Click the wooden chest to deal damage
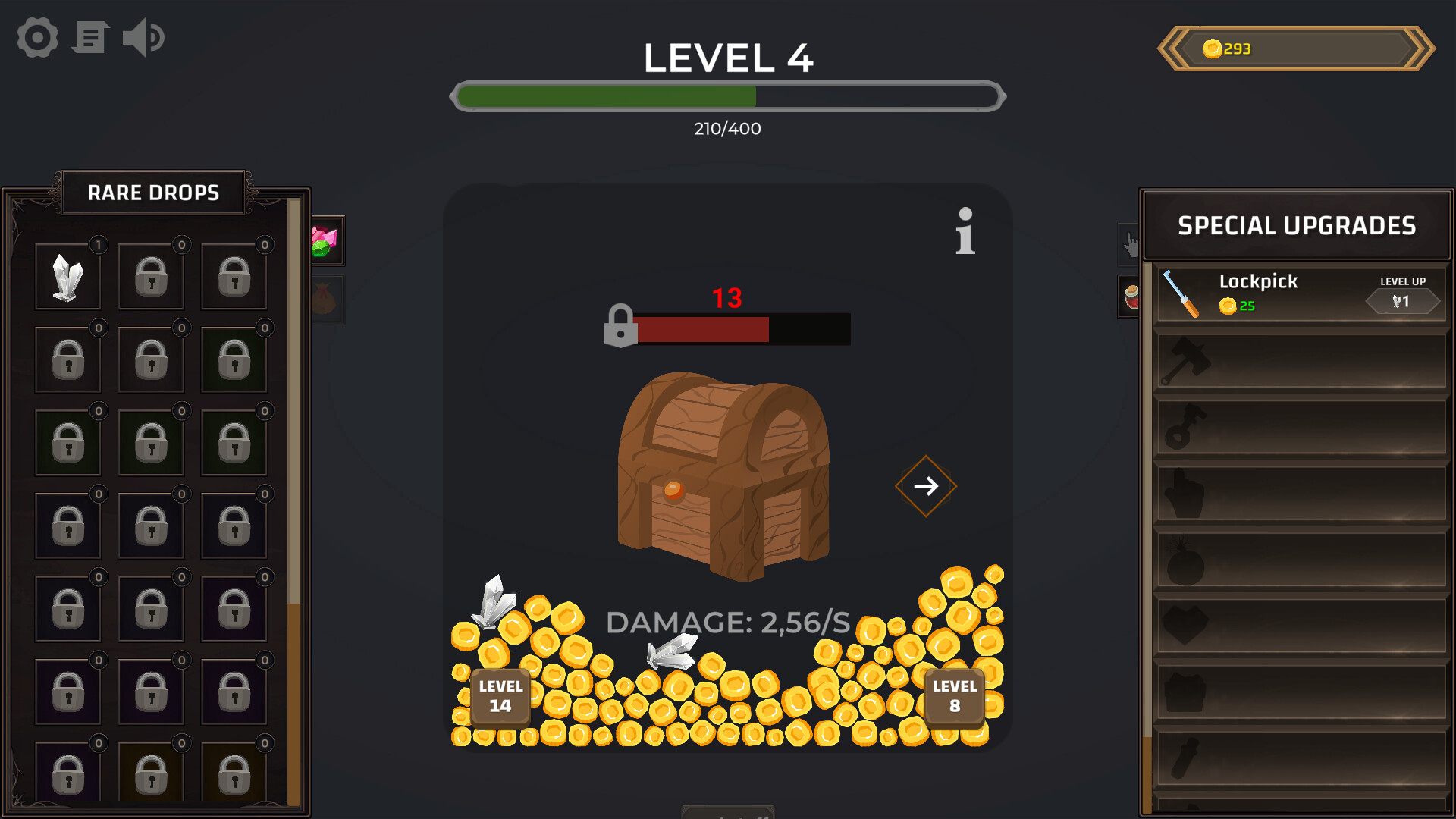Viewport: 1456px width, 819px height. [724, 474]
